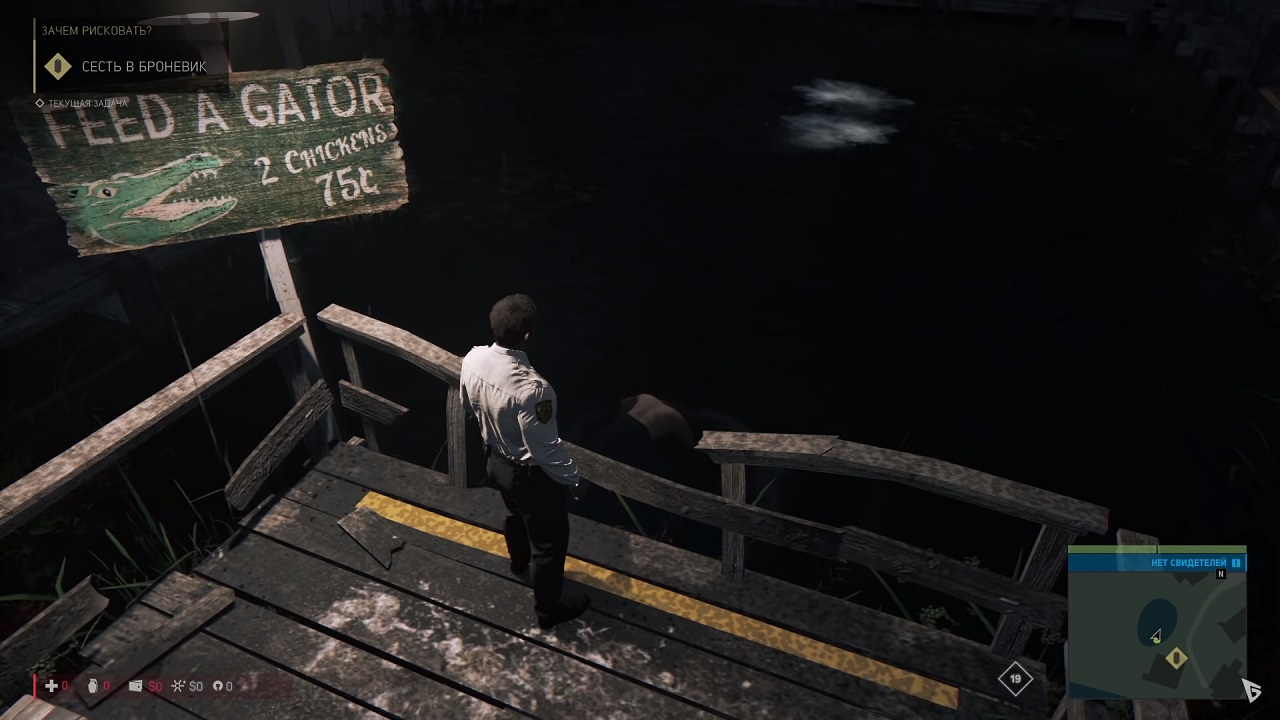Screen dimensions: 1280x720
Task: Click the health kit icon in the HUD
Action: point(50,687)
